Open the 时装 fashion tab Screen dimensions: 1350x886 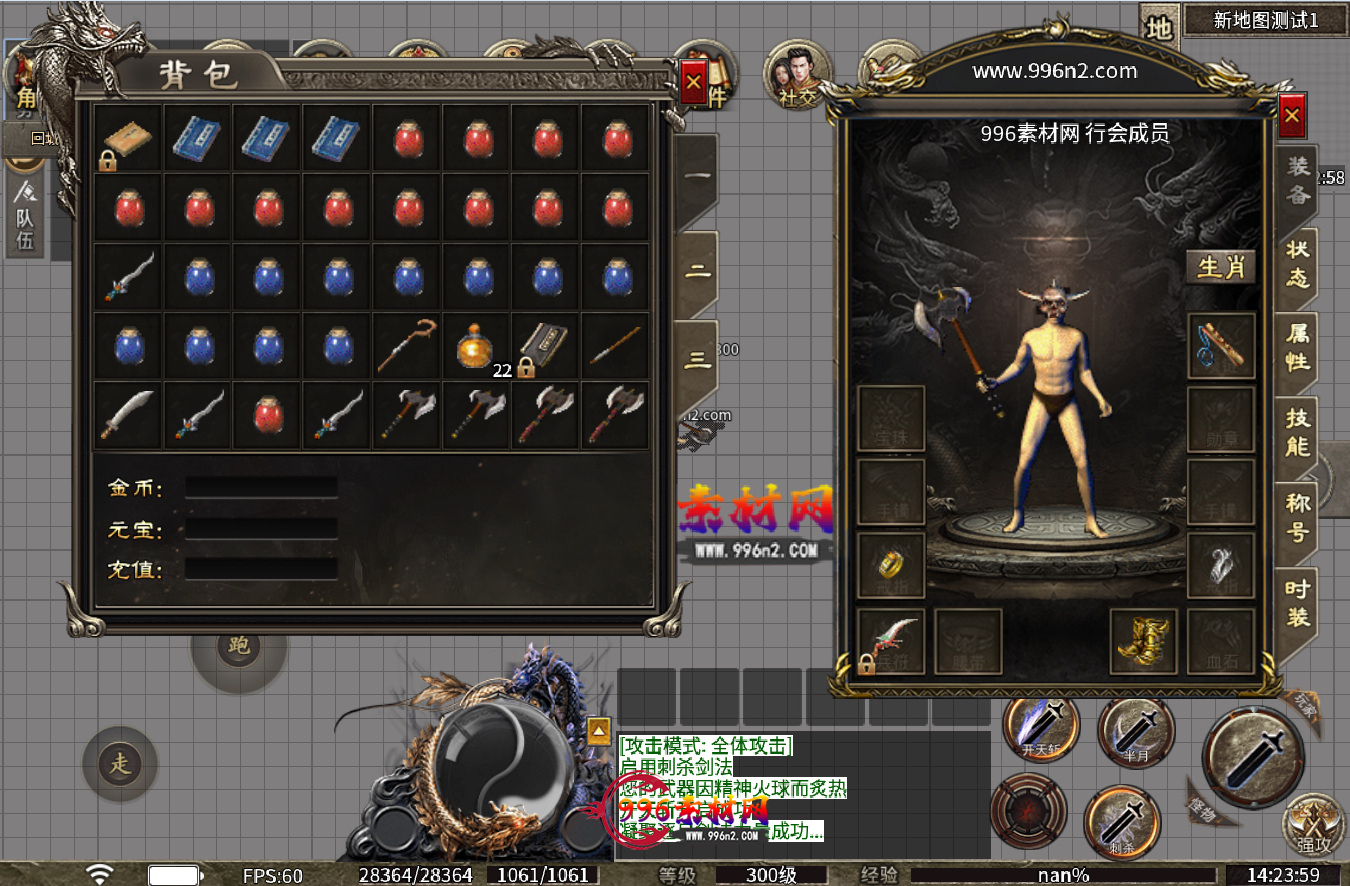(1297, 602)
